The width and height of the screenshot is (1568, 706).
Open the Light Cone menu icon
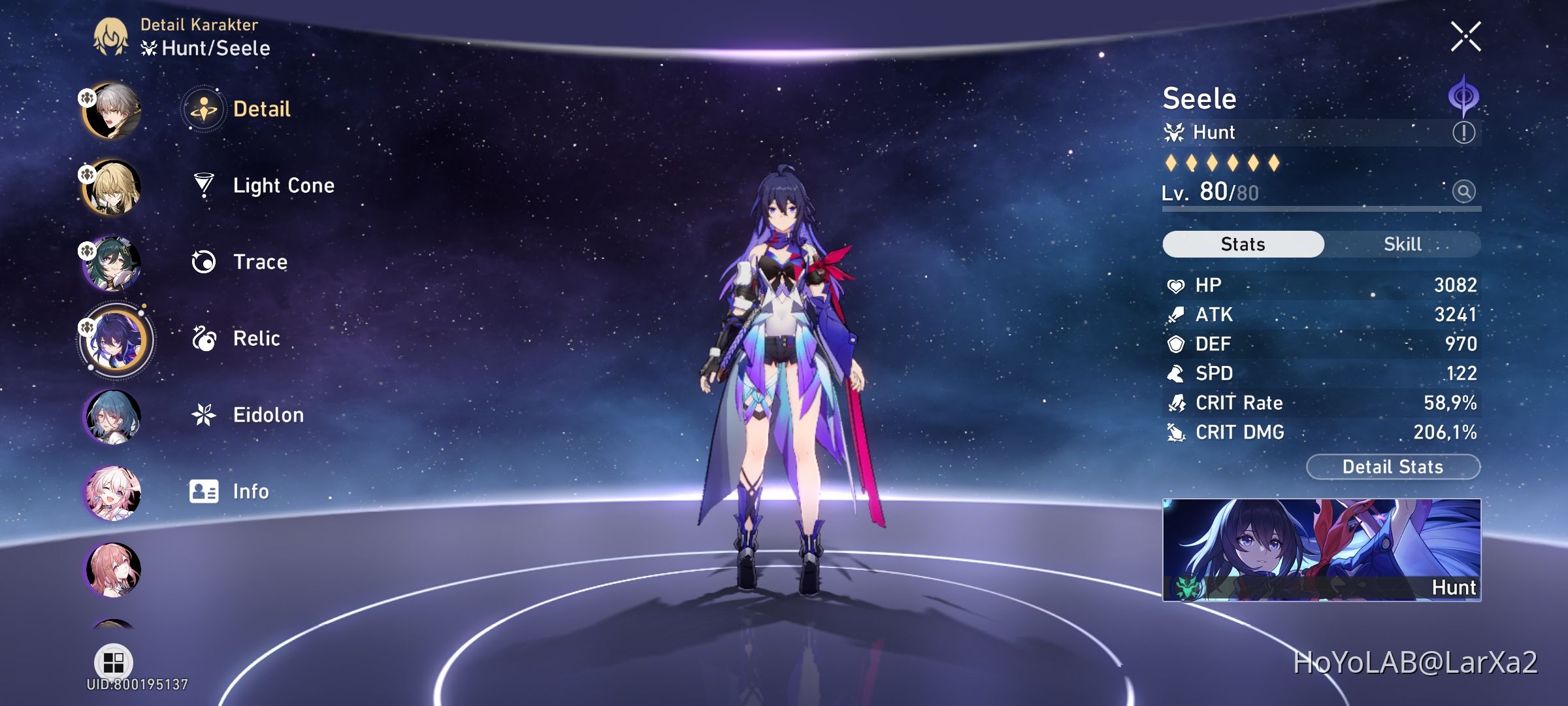pos(204,186)
